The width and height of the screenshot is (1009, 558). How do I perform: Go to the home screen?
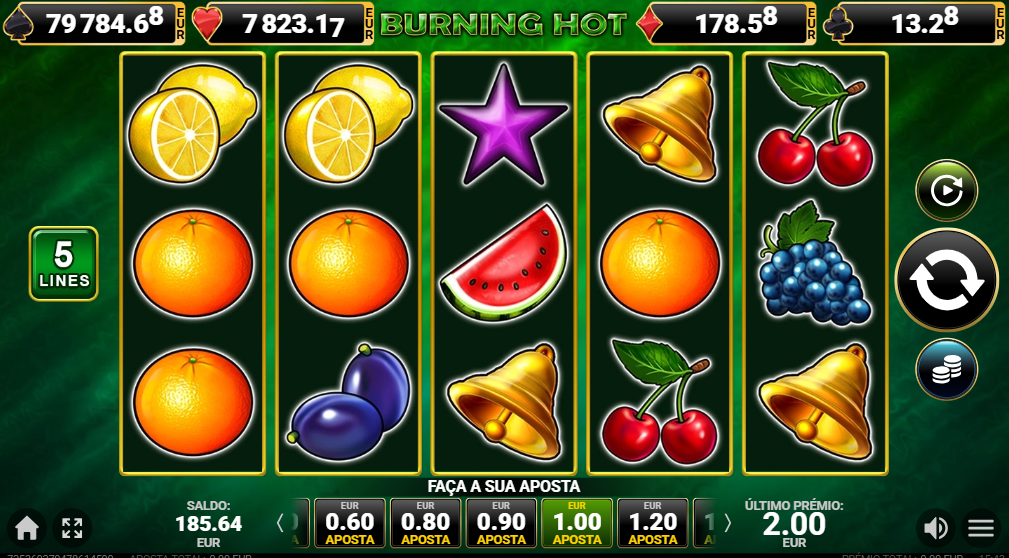[x=27, y=527]
